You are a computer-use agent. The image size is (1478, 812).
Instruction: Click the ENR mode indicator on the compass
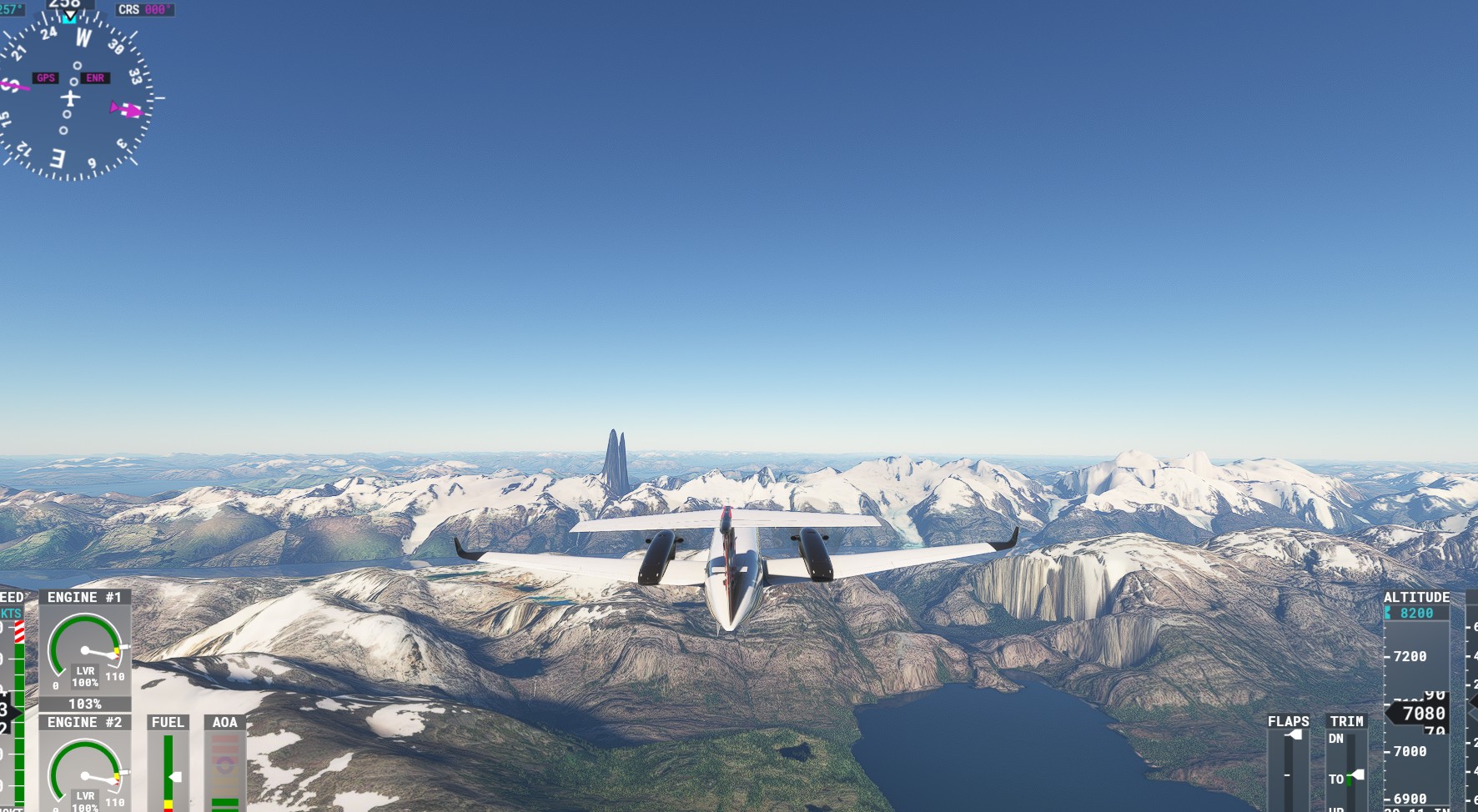[94, 78]
